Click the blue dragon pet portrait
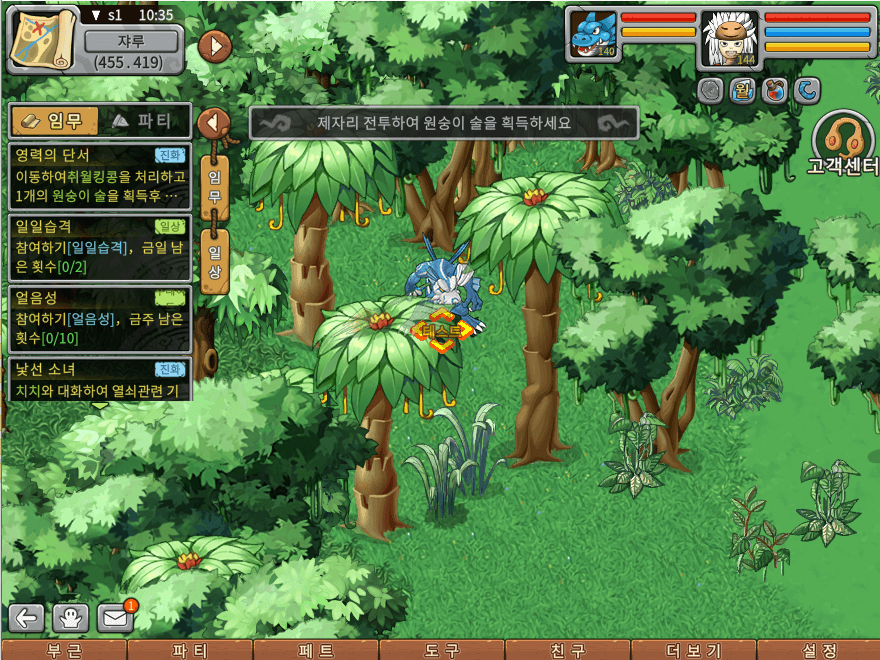Image resolution: width=880 pixels, height=660 pixels. [x=593, y=35]
